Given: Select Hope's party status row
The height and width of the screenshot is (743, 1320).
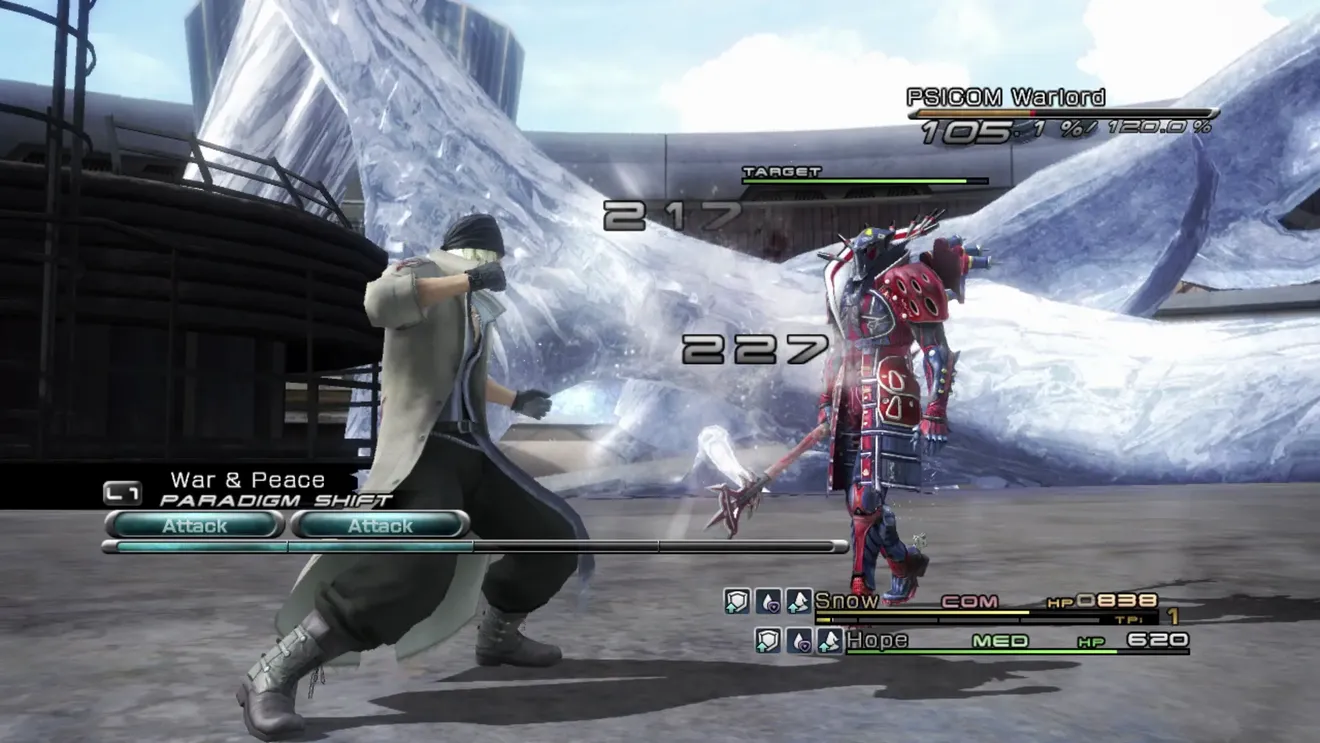Looking at the screenshot, I should coord(1015,641).
